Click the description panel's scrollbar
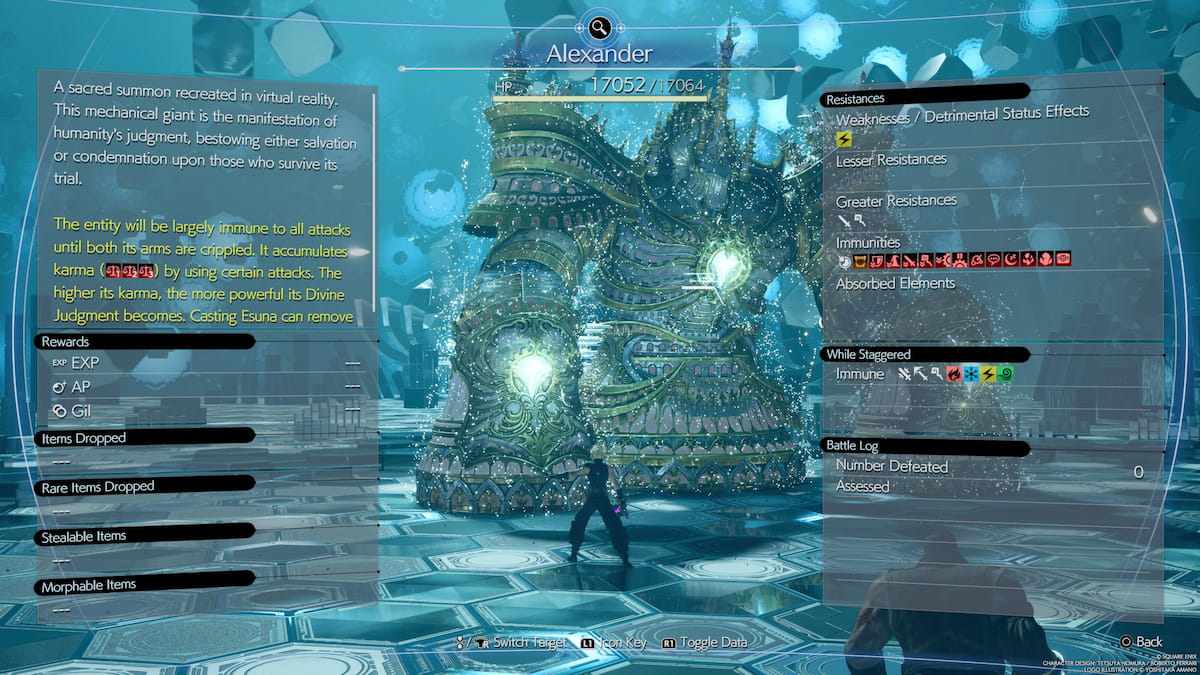The image size is (1200, 675). (375, 200)
